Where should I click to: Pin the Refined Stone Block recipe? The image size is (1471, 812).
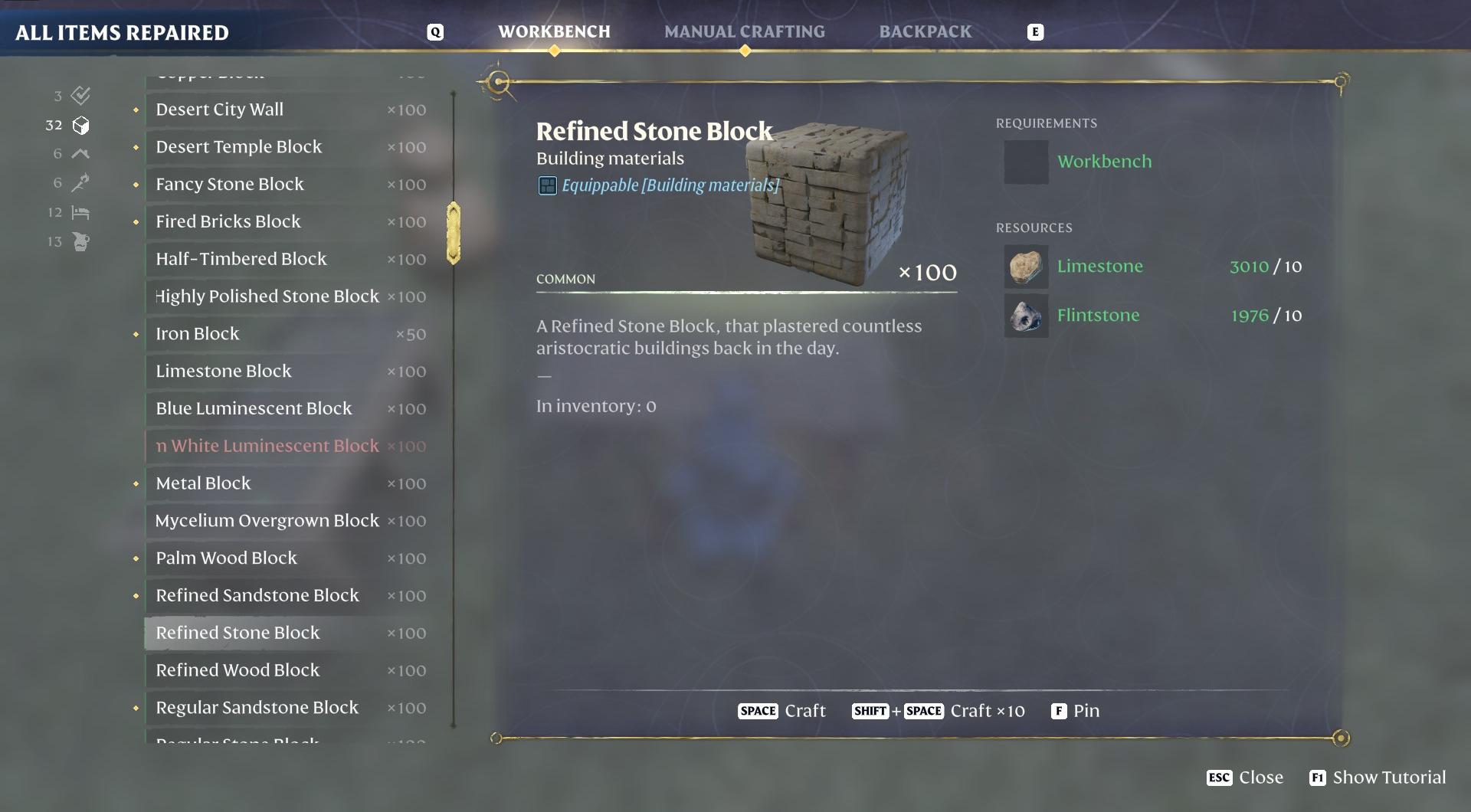[x=1076, y=711]
